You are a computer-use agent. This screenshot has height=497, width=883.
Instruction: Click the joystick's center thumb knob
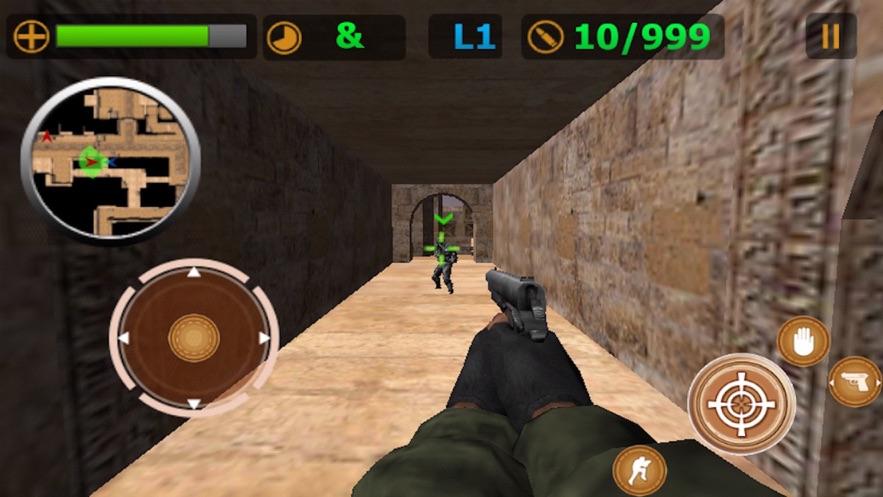point(194,338)
